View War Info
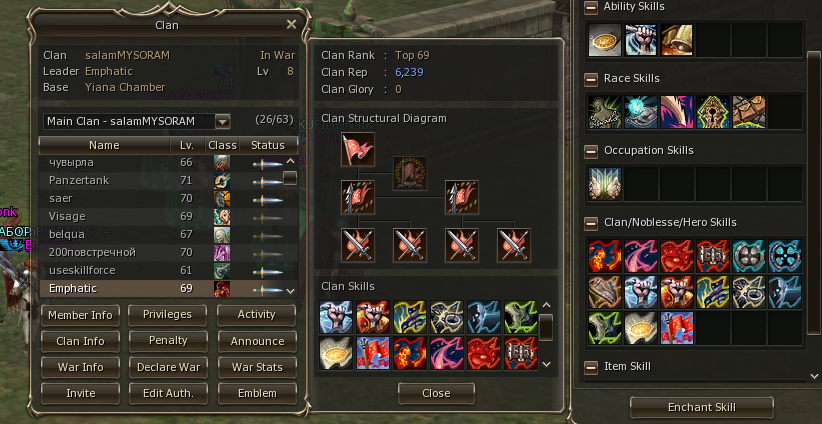Viewport: 822px width, 424px height. pyautogui.click(x=81, y=367)
